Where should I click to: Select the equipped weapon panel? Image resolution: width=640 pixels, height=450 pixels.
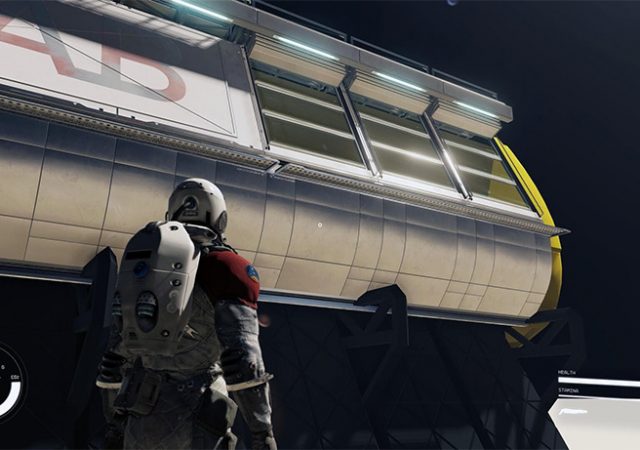click(596, 422)
